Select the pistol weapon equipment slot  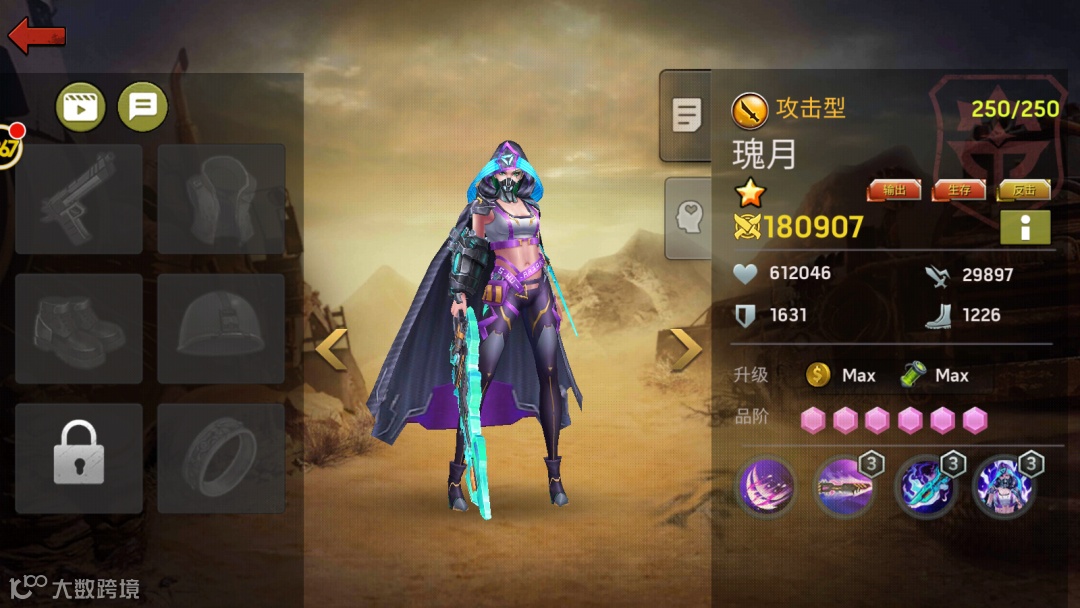(79, 198)
